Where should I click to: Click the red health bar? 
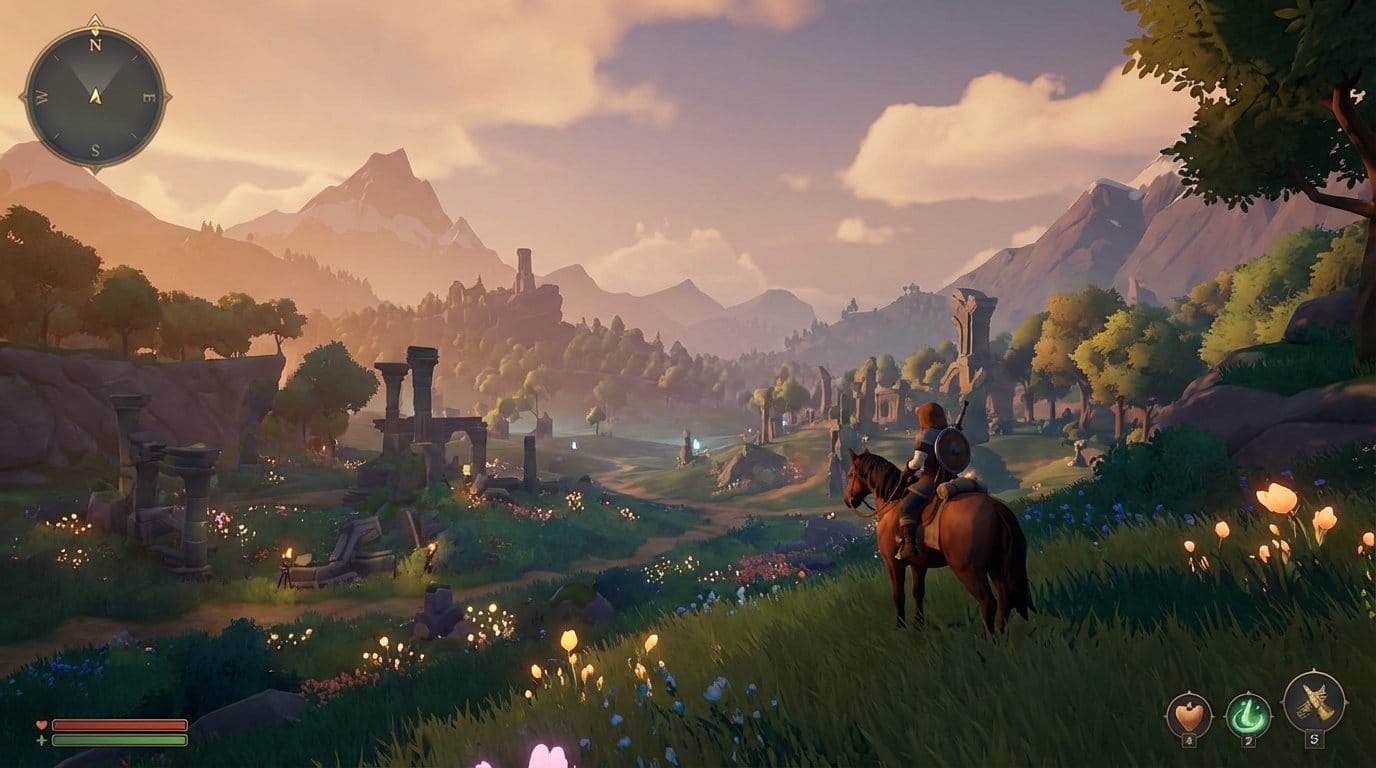point(118,725)
